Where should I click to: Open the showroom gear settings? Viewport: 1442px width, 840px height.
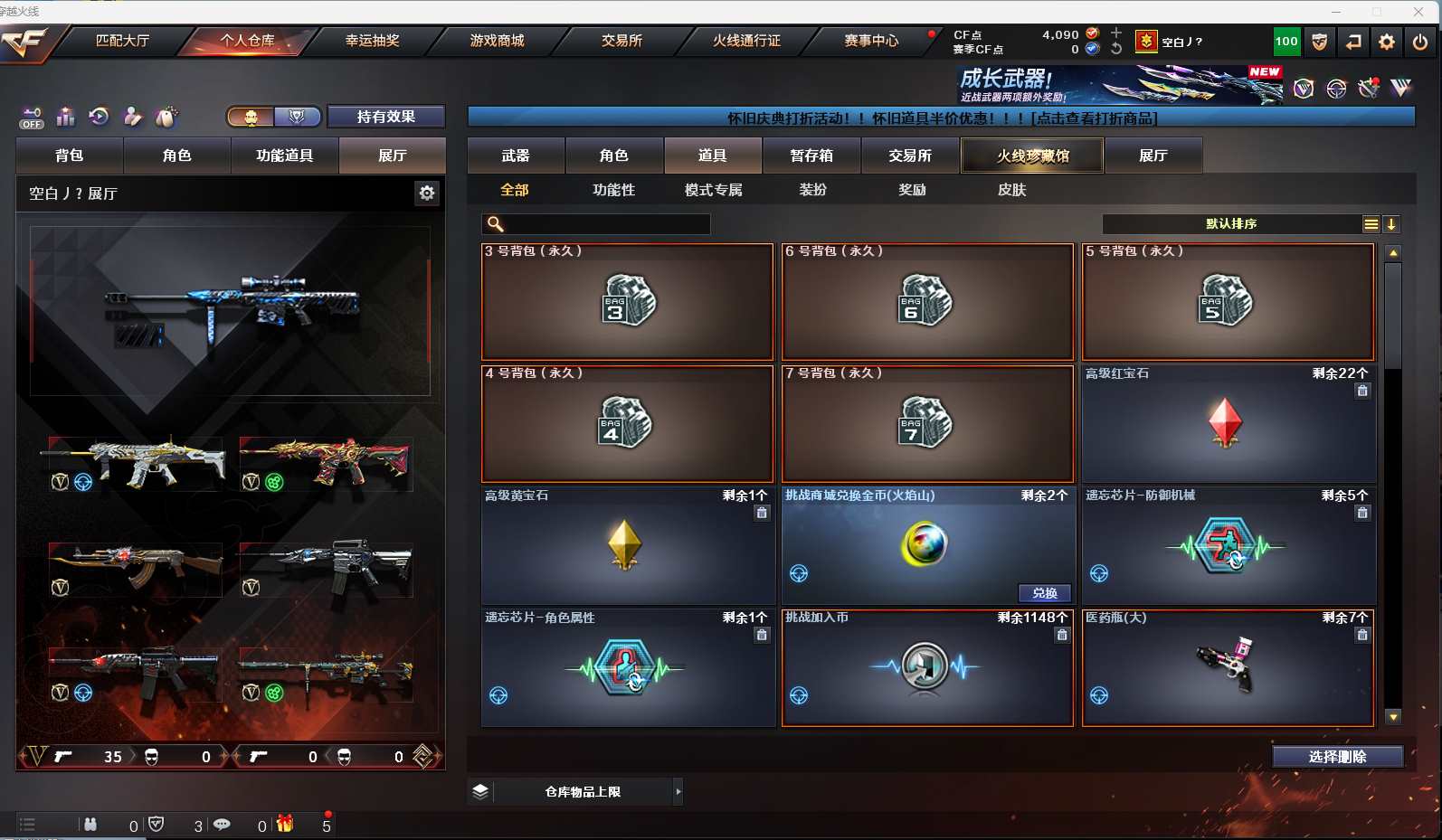coord(427,193)
